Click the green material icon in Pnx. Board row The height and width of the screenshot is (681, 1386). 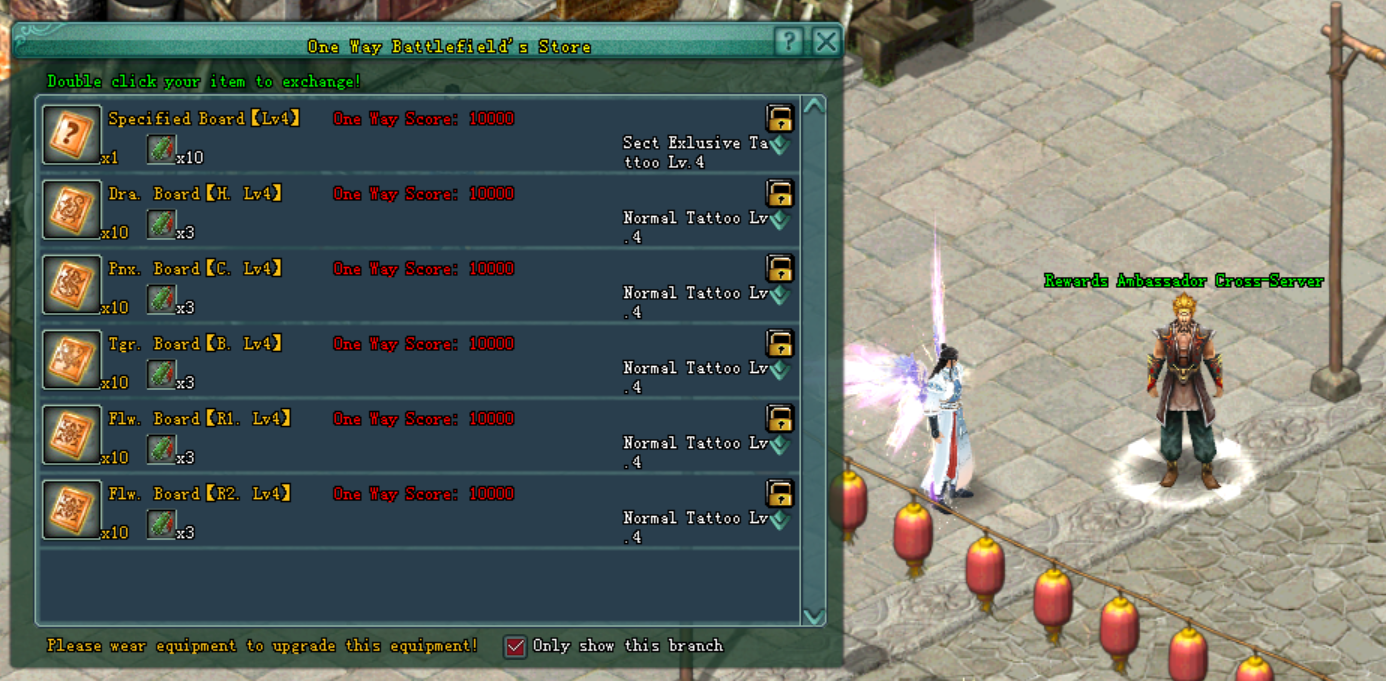click(x=161, y=299)
